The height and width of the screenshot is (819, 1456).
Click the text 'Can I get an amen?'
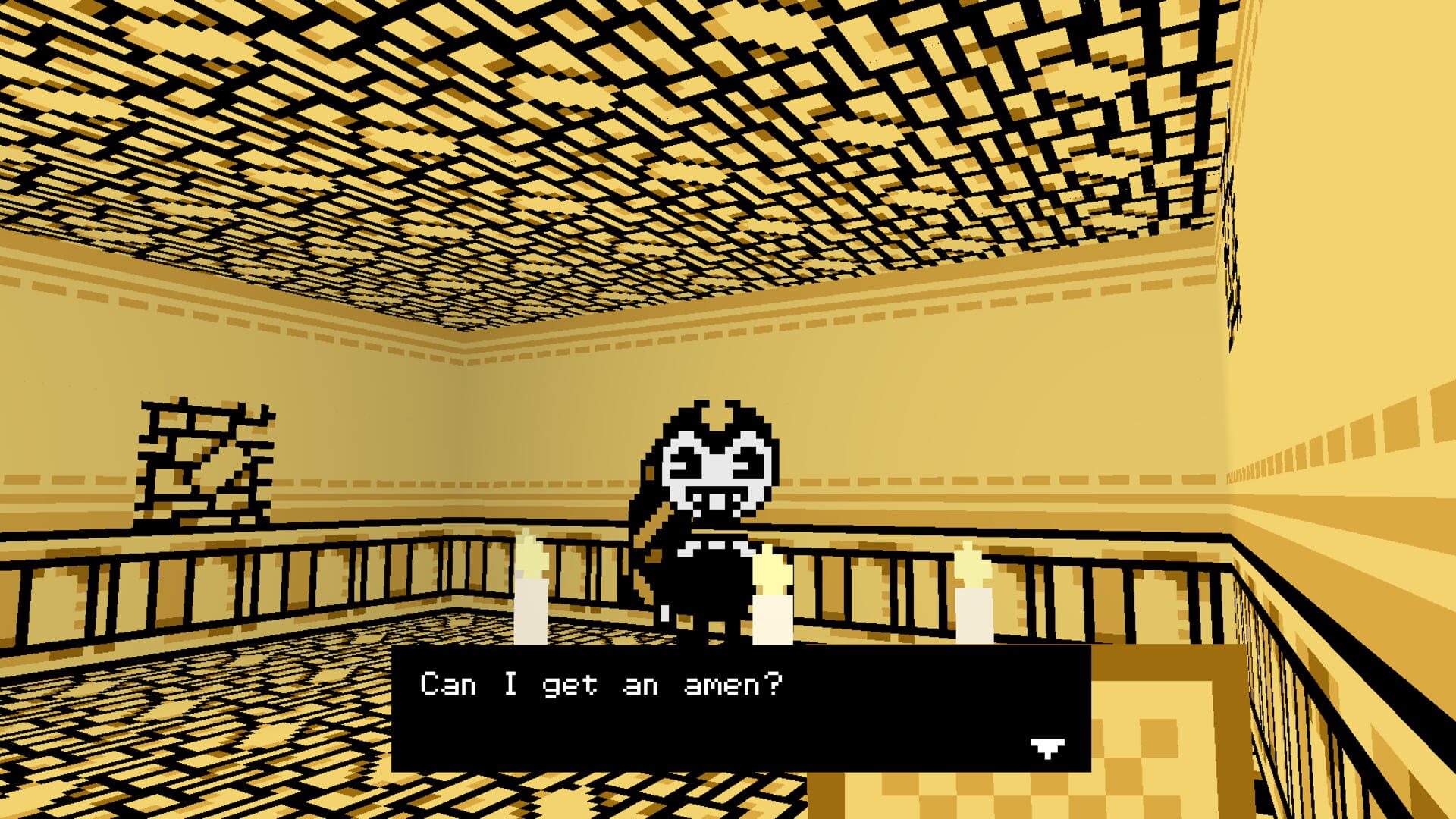tap(599, 684)
